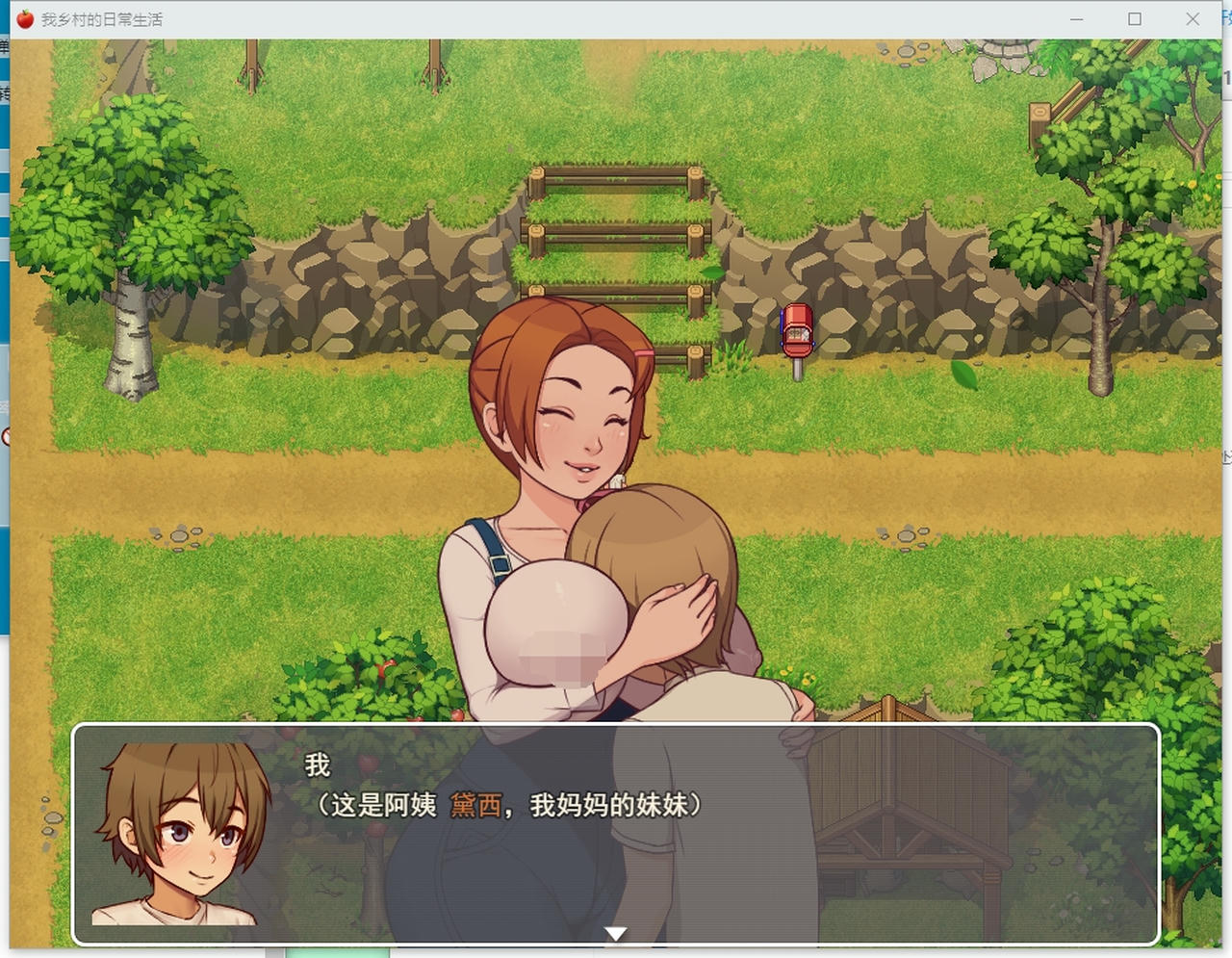Click the partially visible 转 item on the left edge

(4, 94)
